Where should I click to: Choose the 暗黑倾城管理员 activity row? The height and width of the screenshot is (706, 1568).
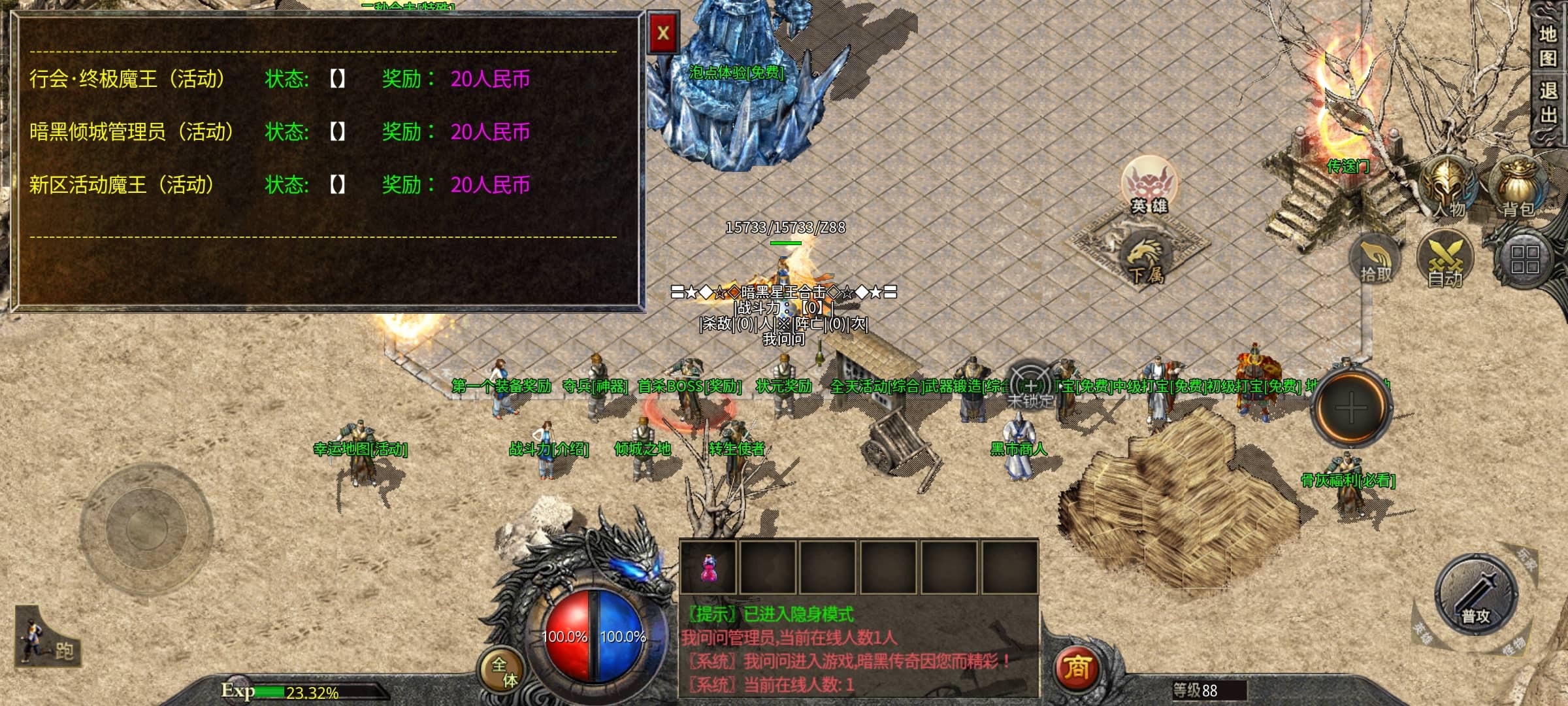tap(131, 132)
